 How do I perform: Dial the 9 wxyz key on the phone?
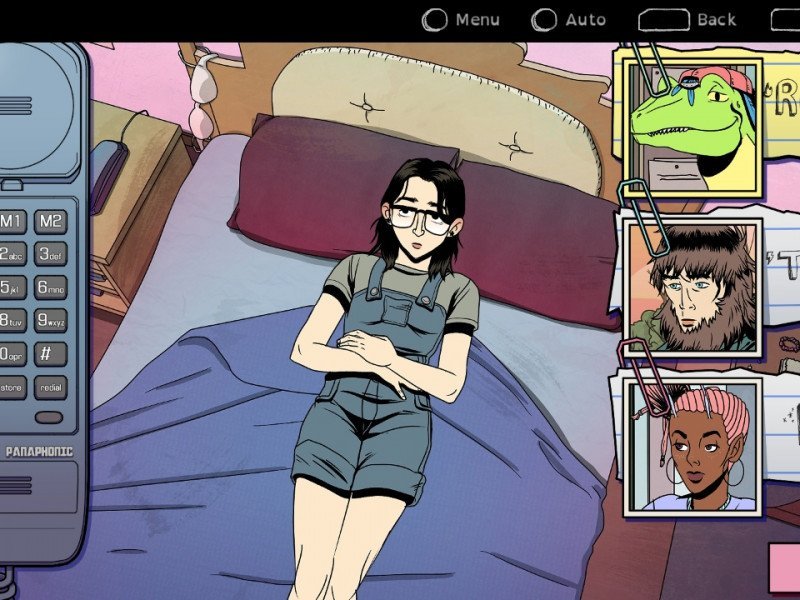coord(51,321)
